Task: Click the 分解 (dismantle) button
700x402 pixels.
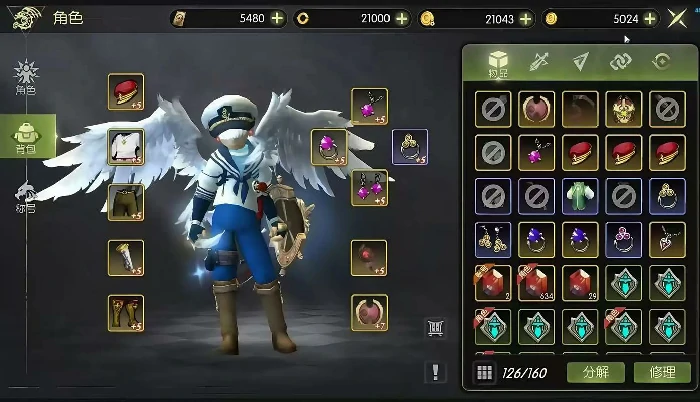Action: 594,373
